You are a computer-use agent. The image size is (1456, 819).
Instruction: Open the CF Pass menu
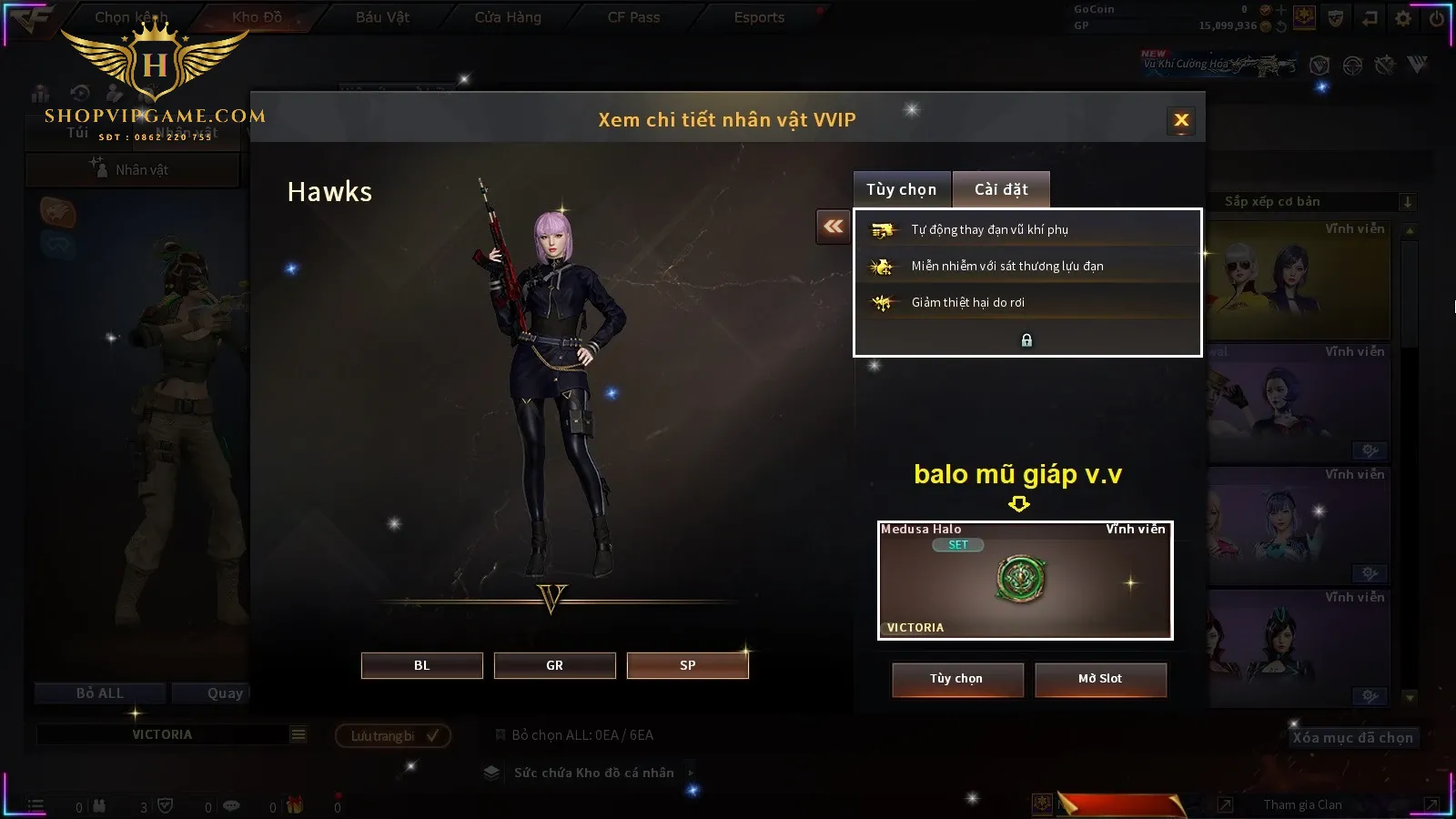[x=633, y=17]
